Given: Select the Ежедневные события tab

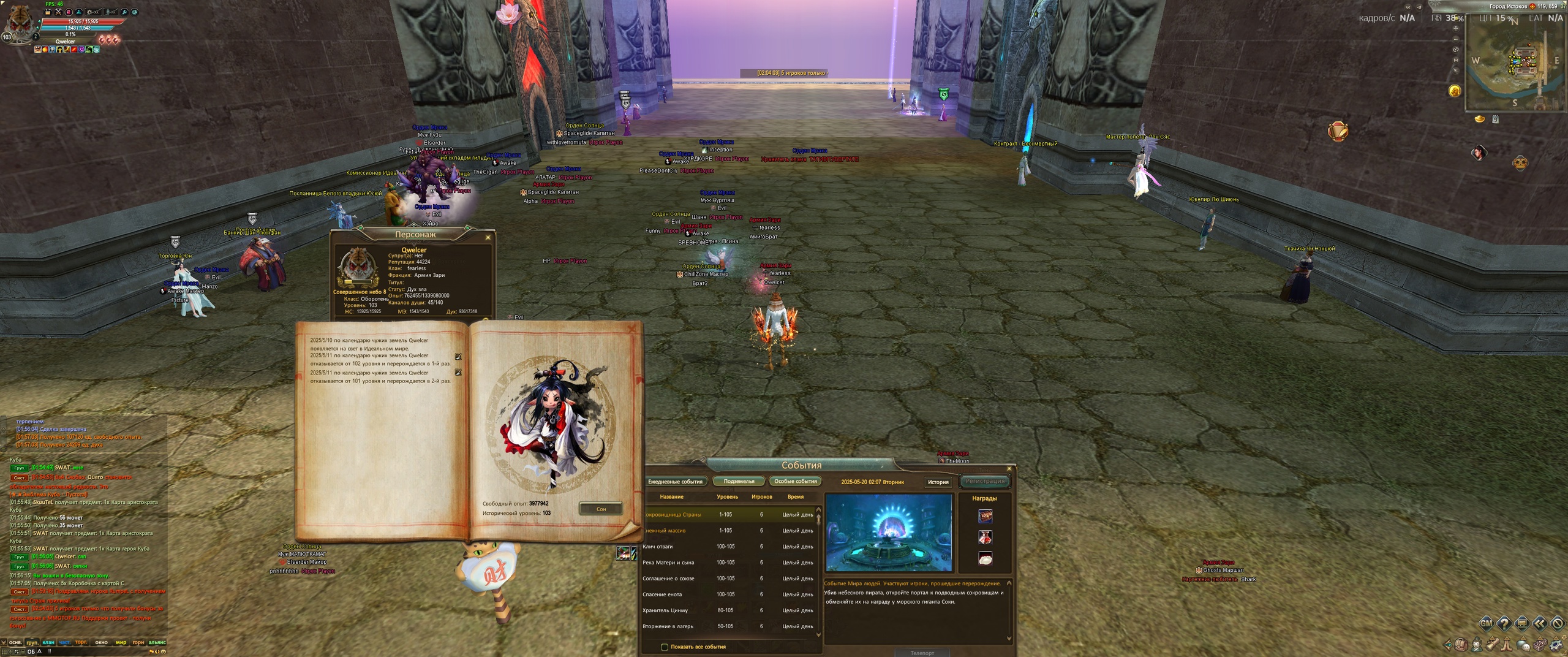Looking at the screenshot, I should pos(676,481).
